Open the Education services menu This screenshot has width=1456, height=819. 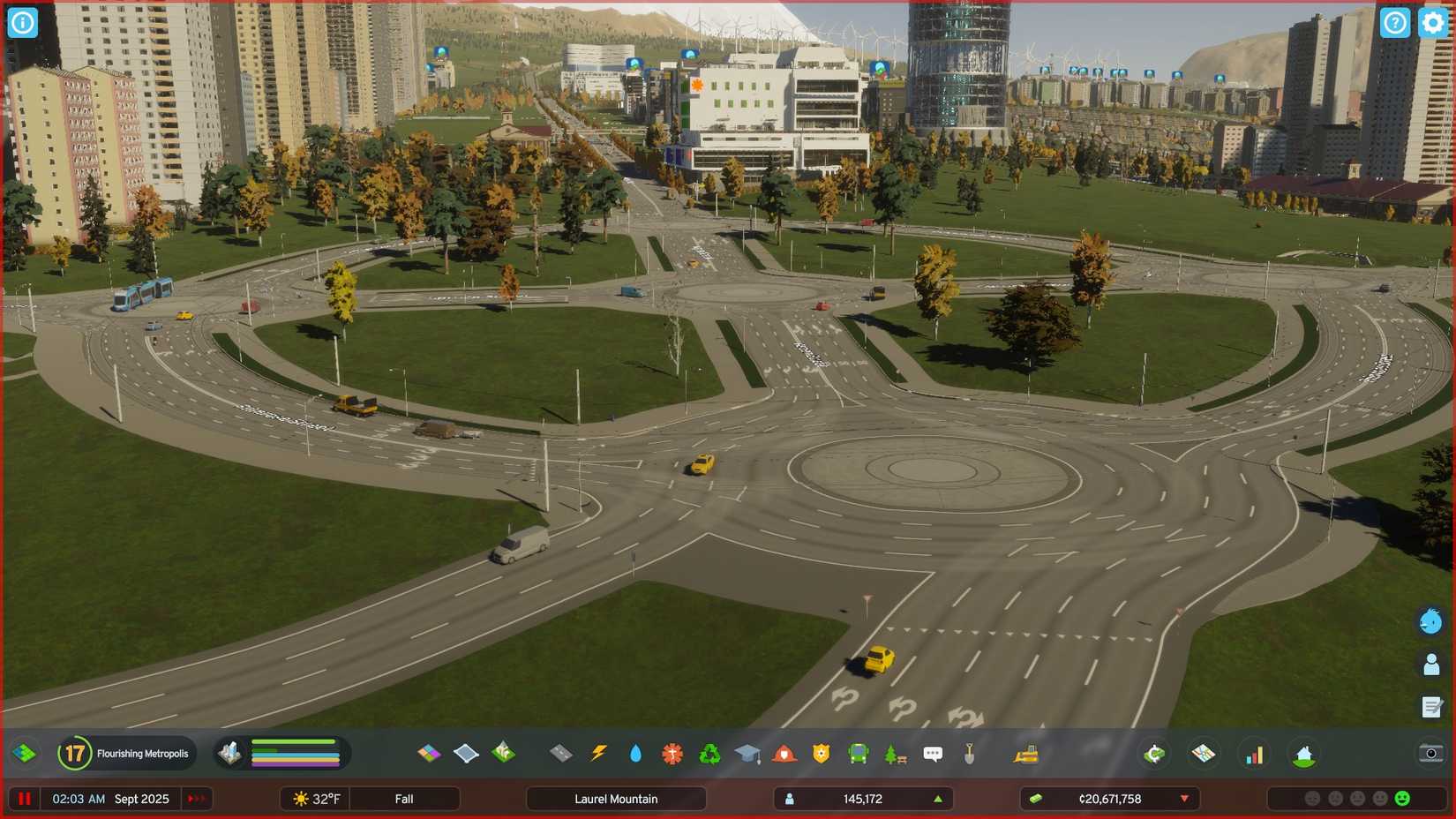click(748, 753)
